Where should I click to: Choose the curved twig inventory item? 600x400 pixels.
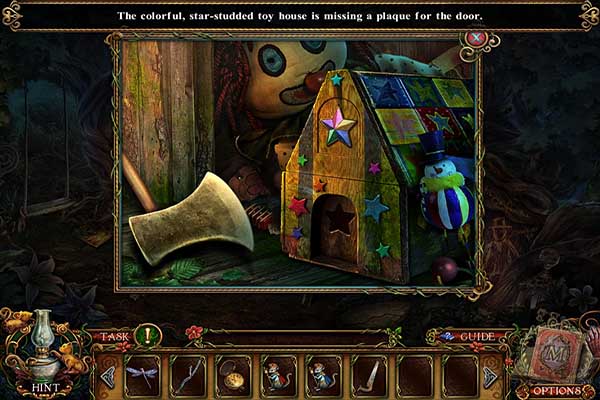[187, 376]
